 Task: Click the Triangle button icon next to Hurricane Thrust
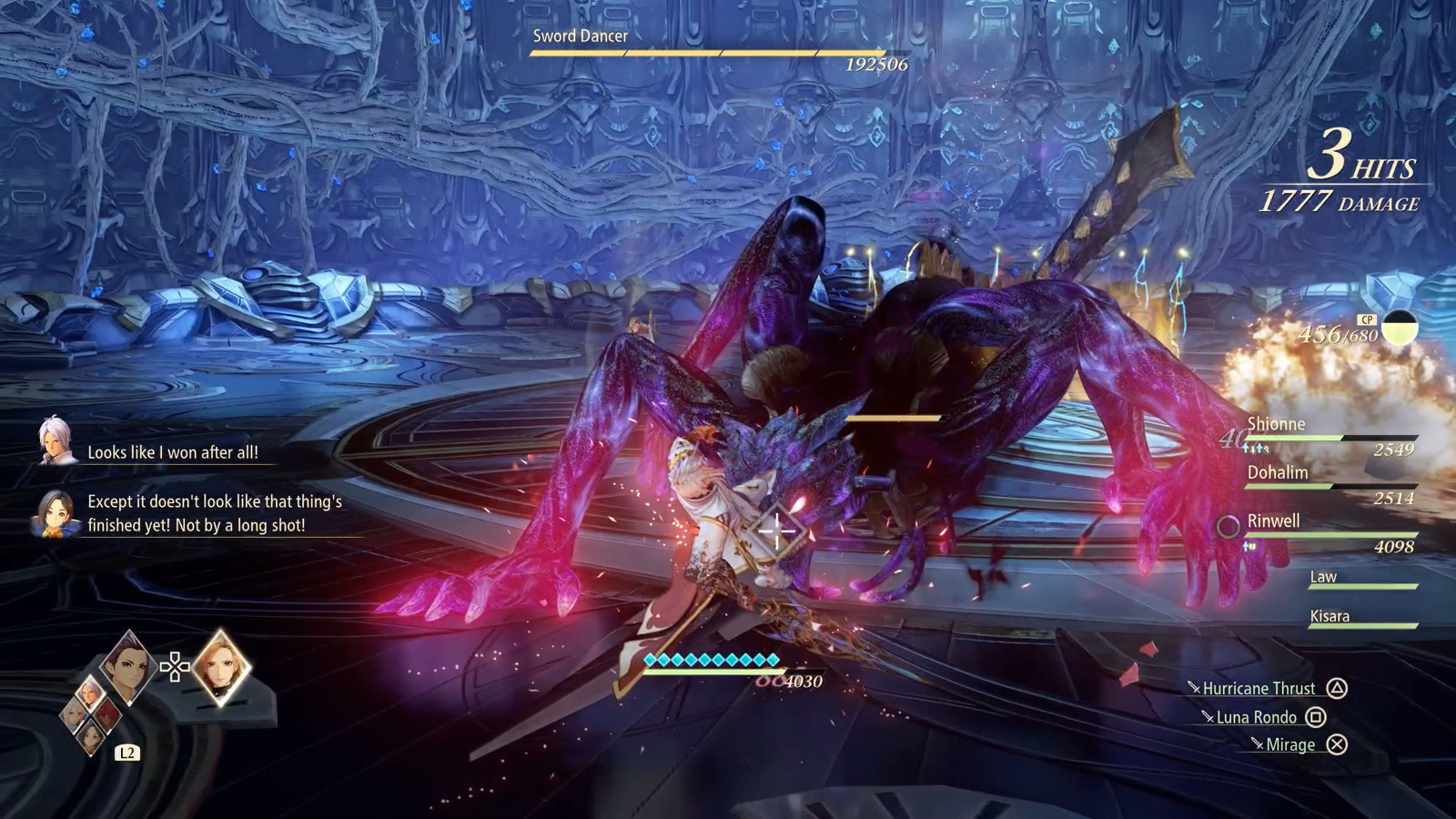coord(1338,688)
